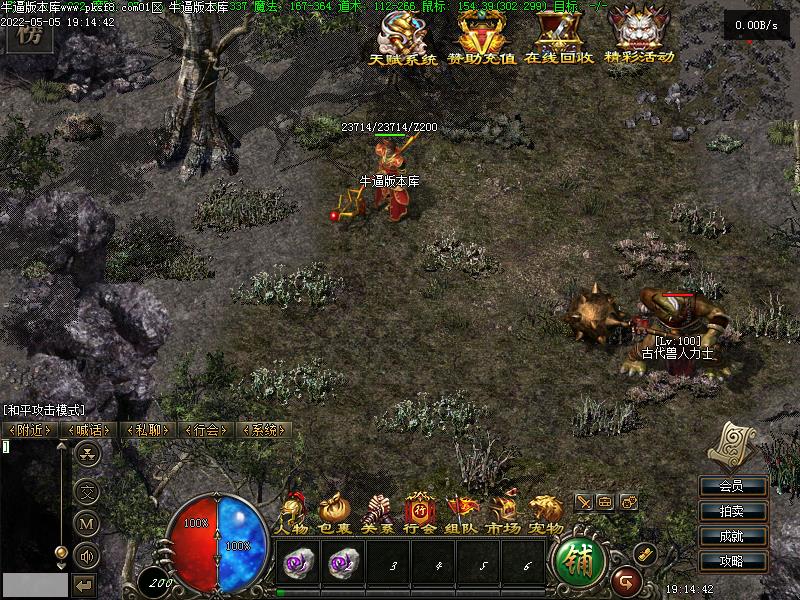
Task: Open the 关系 relationships menu
Action: (377, 514)
